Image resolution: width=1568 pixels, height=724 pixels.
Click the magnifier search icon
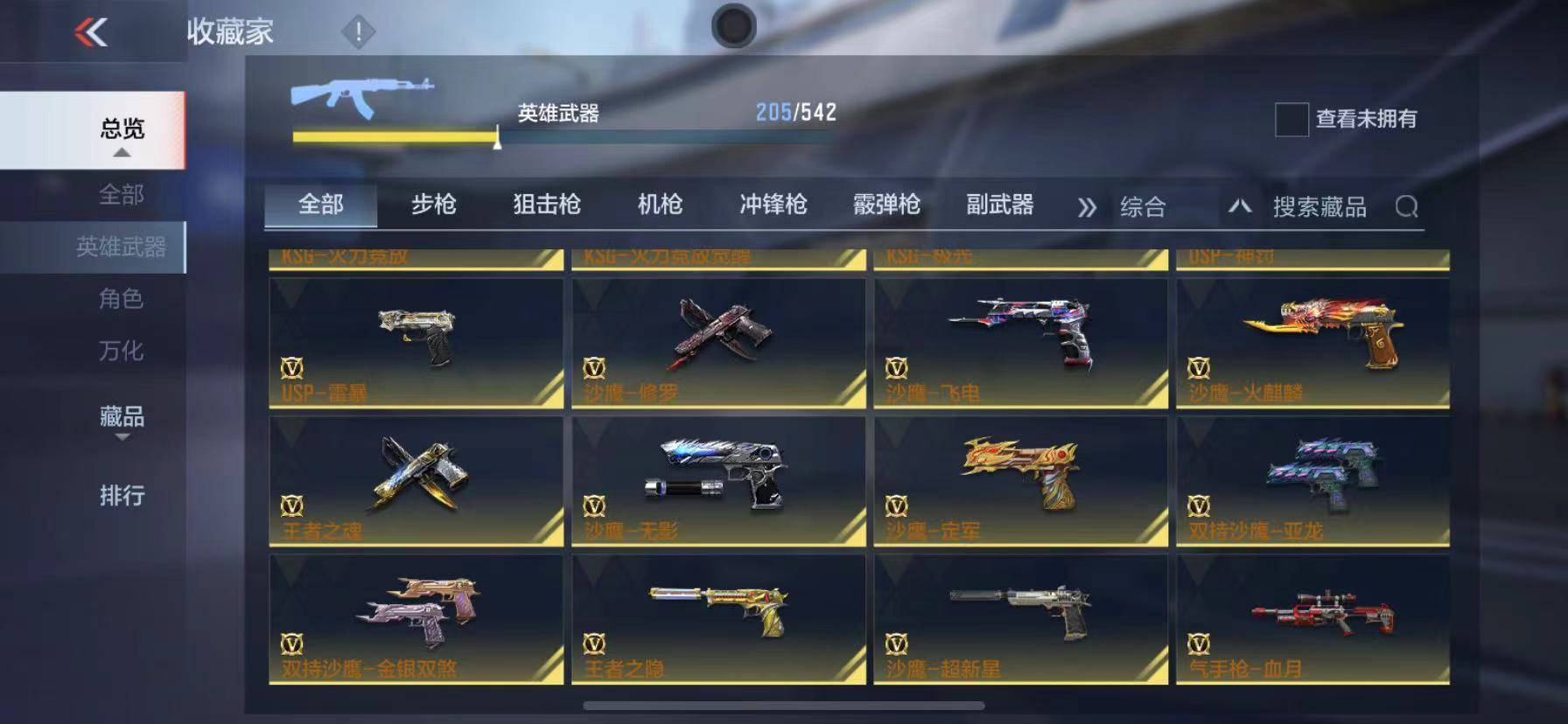click(x=1409, y=207)
